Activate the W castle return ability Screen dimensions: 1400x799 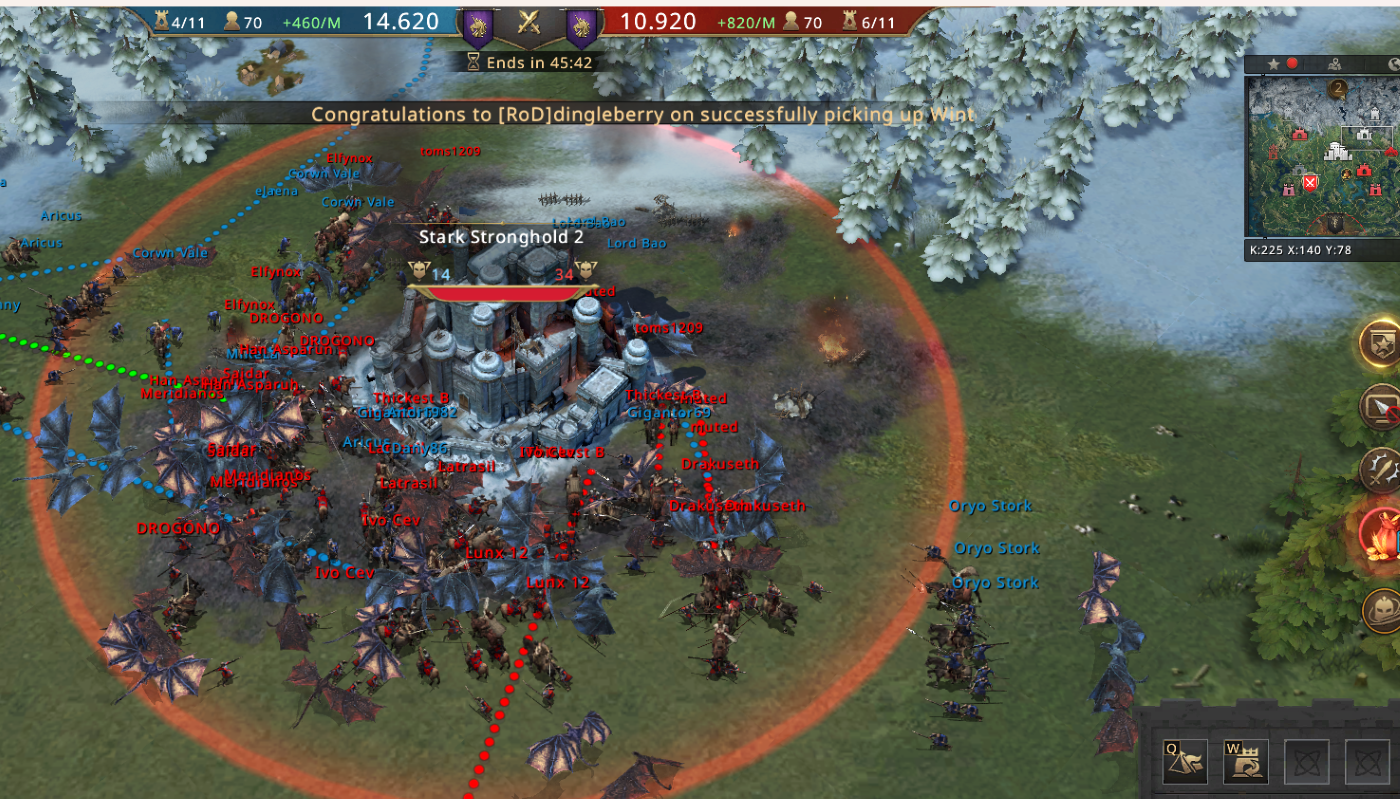[1246, 762]
